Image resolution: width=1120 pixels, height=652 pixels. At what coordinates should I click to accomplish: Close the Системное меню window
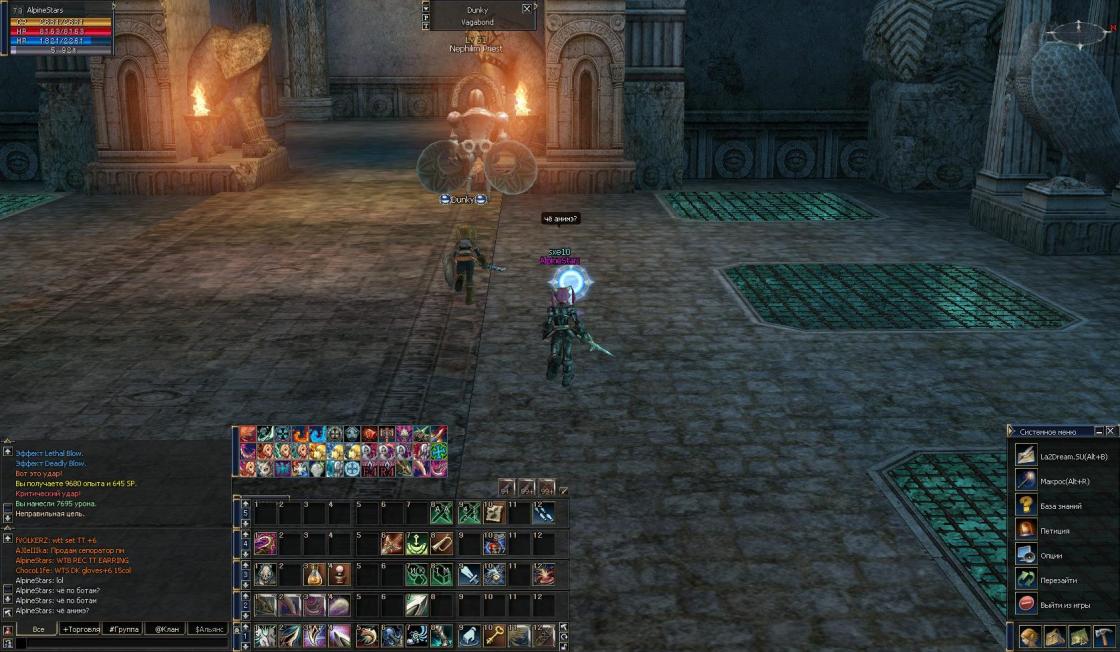pyautogui.click(x=1111, y=431)
